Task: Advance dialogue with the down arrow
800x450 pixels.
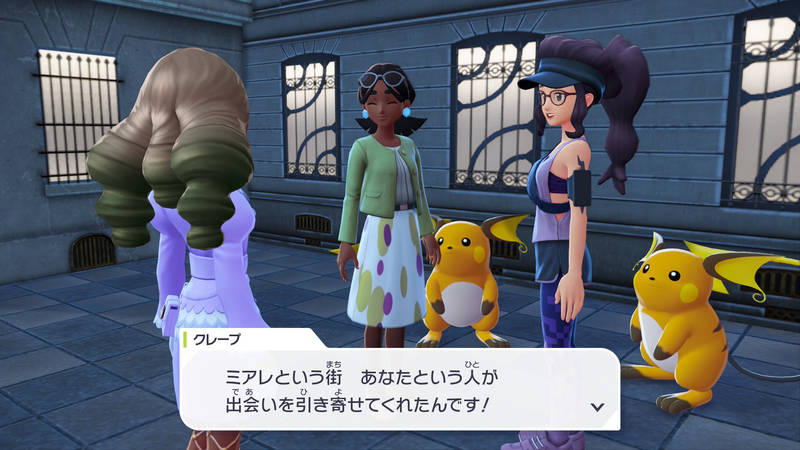Action: (598, 406)
